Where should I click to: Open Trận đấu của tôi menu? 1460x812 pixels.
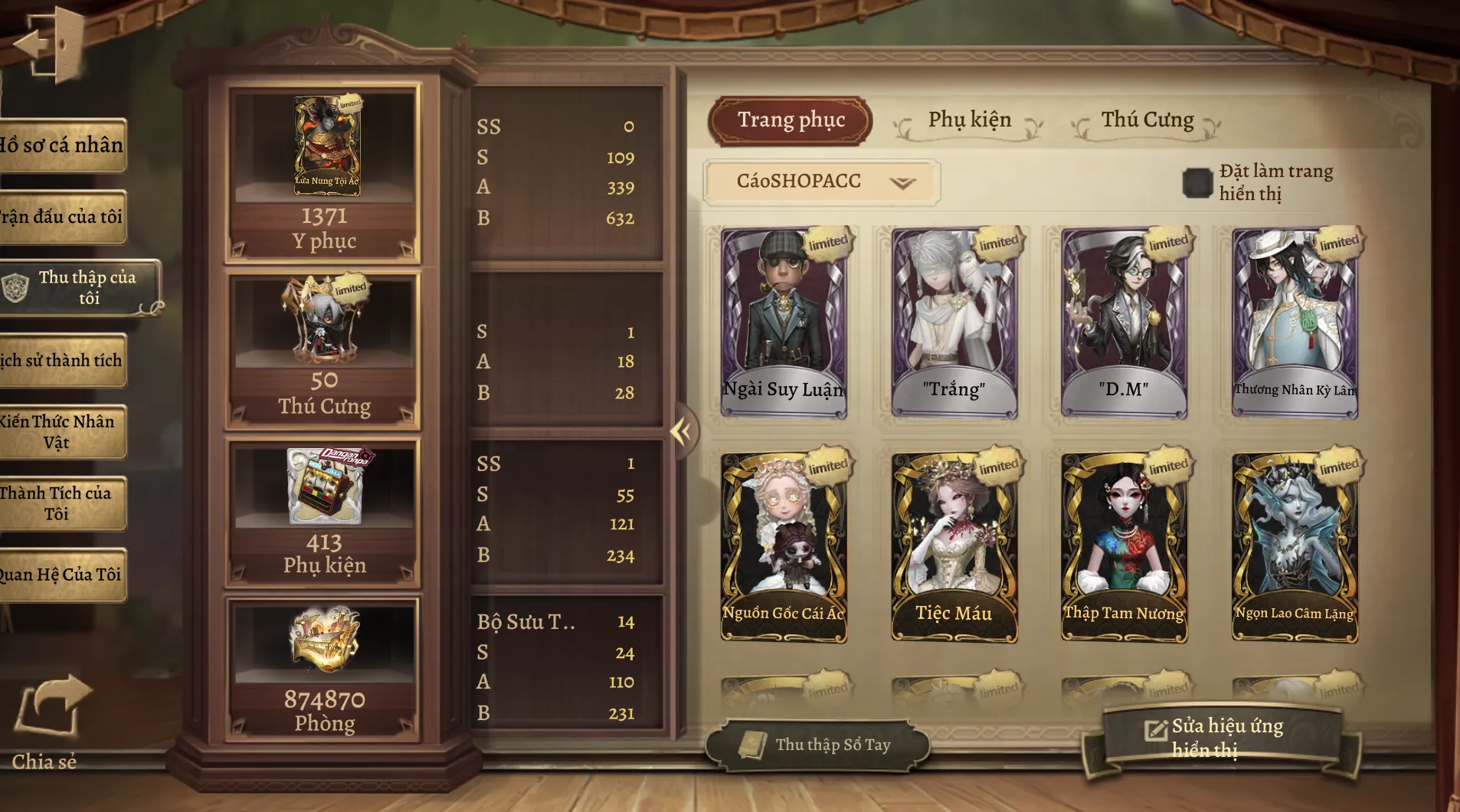coord(61,217)
